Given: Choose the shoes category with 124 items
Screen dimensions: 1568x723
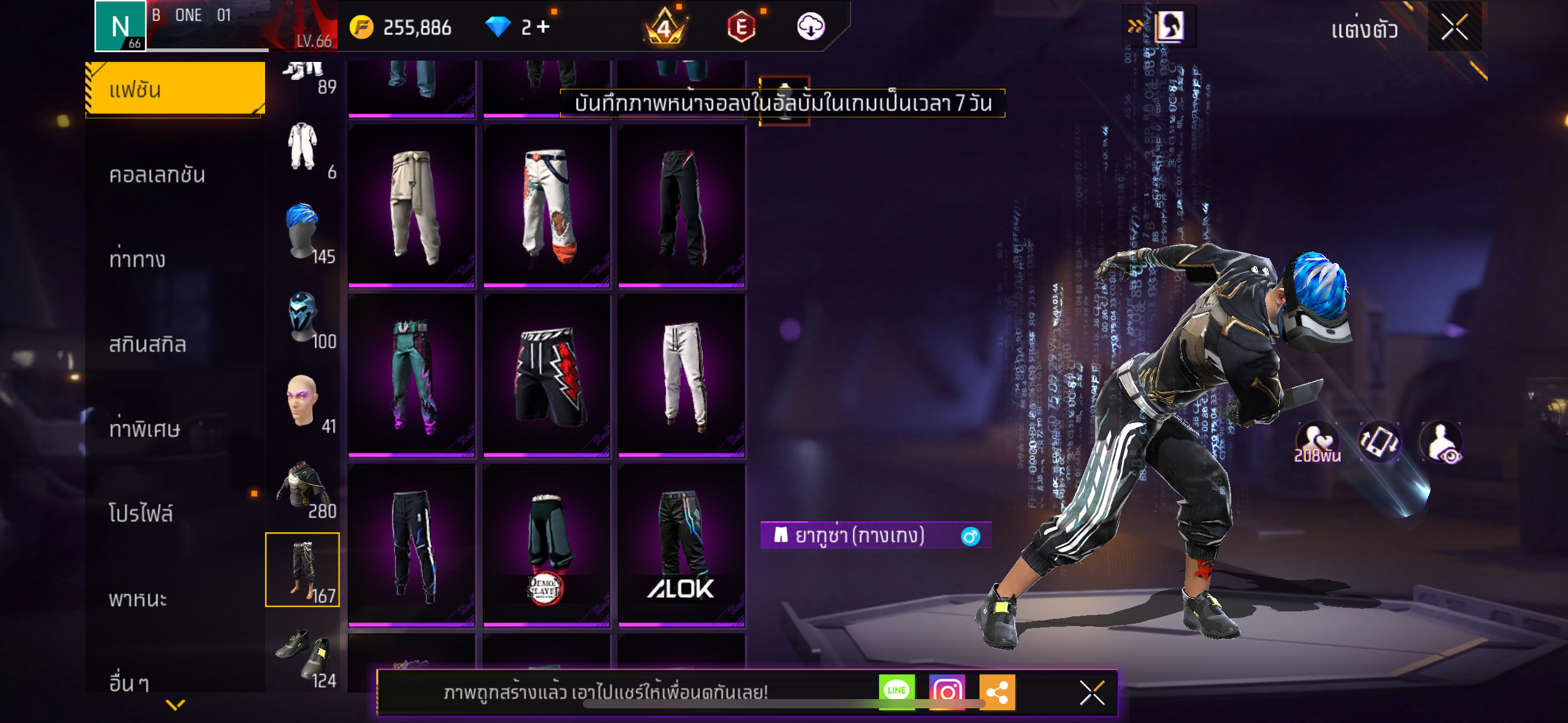Looking at the screenshot, I should click(304, 655).
